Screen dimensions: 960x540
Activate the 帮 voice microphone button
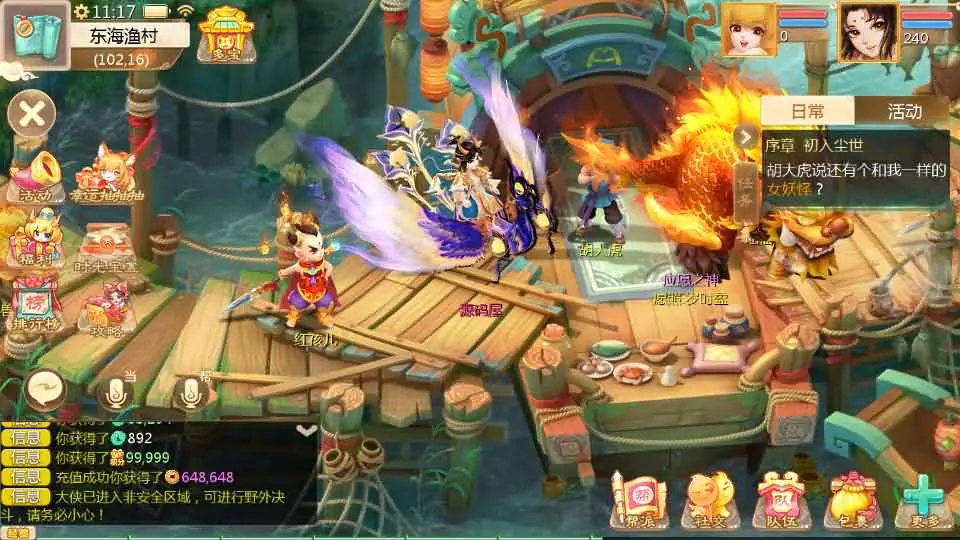[193, 391]
